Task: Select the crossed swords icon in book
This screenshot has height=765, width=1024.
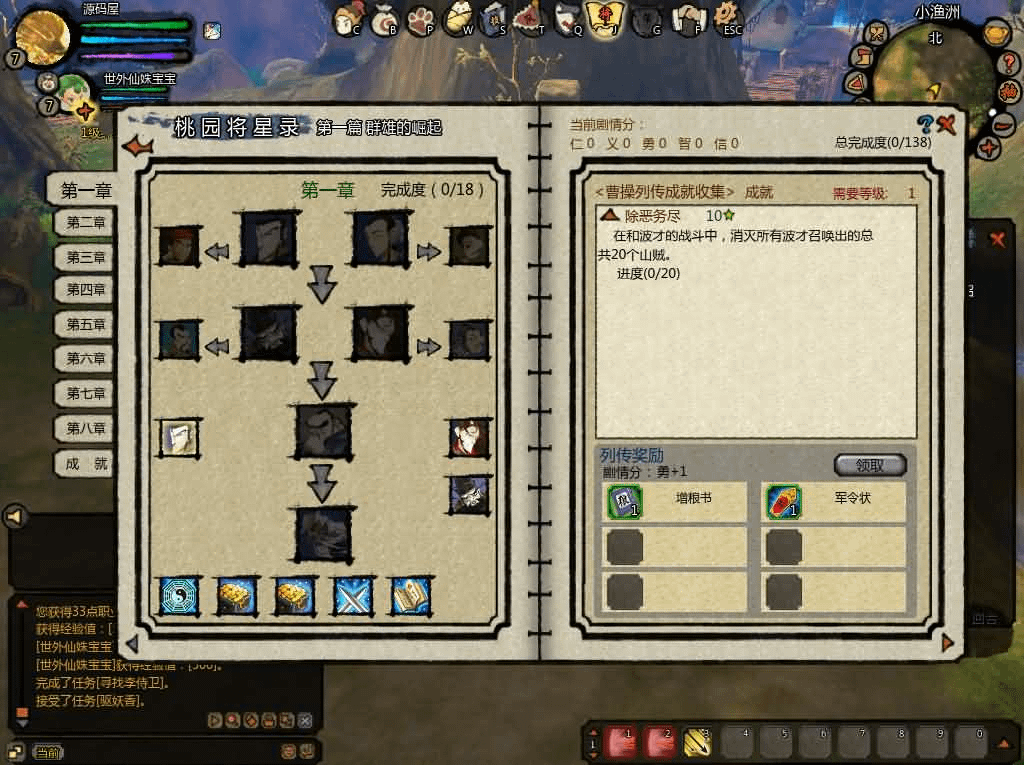Action: (352, 596)
